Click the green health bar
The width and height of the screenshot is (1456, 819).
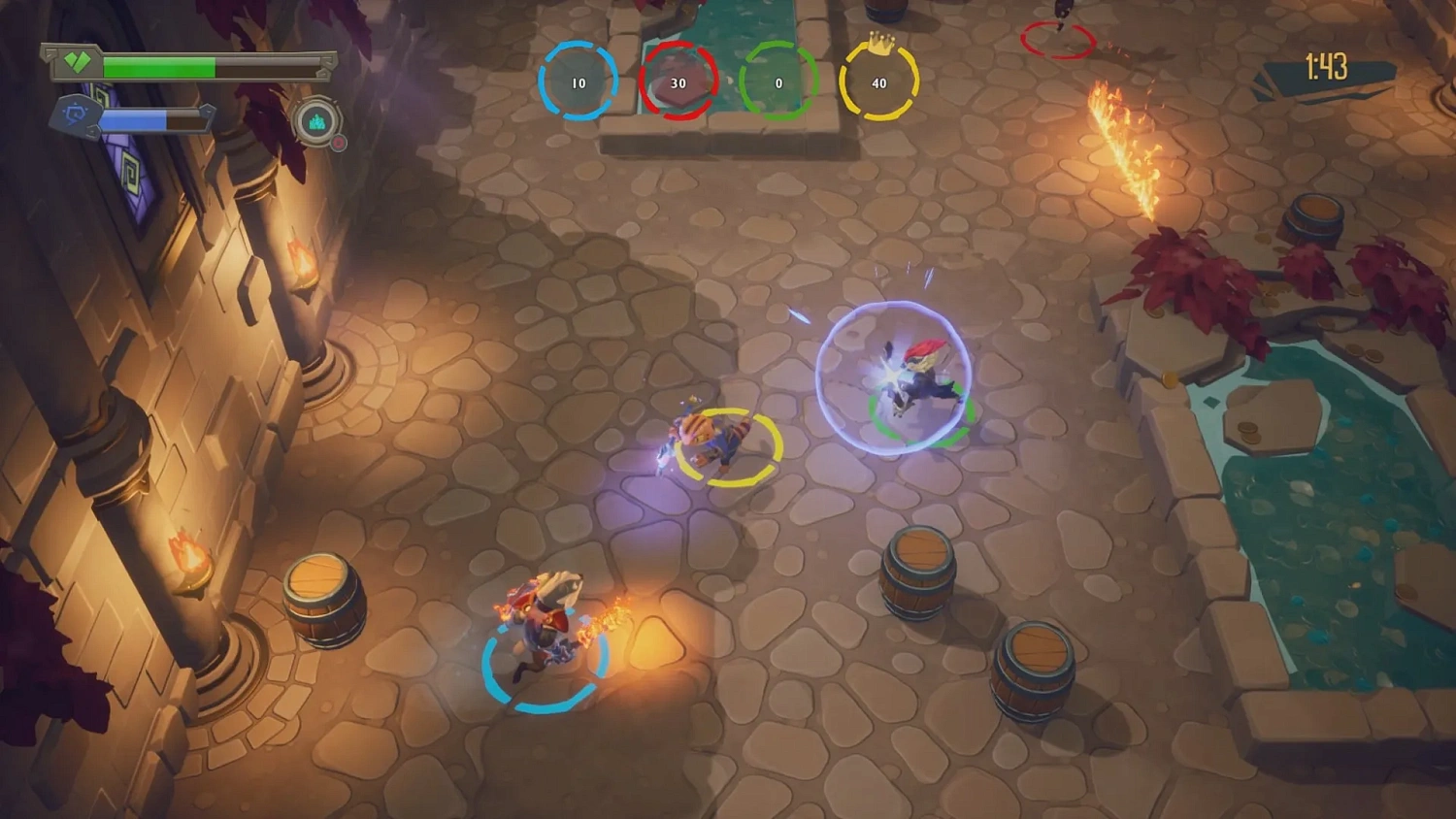160,68
